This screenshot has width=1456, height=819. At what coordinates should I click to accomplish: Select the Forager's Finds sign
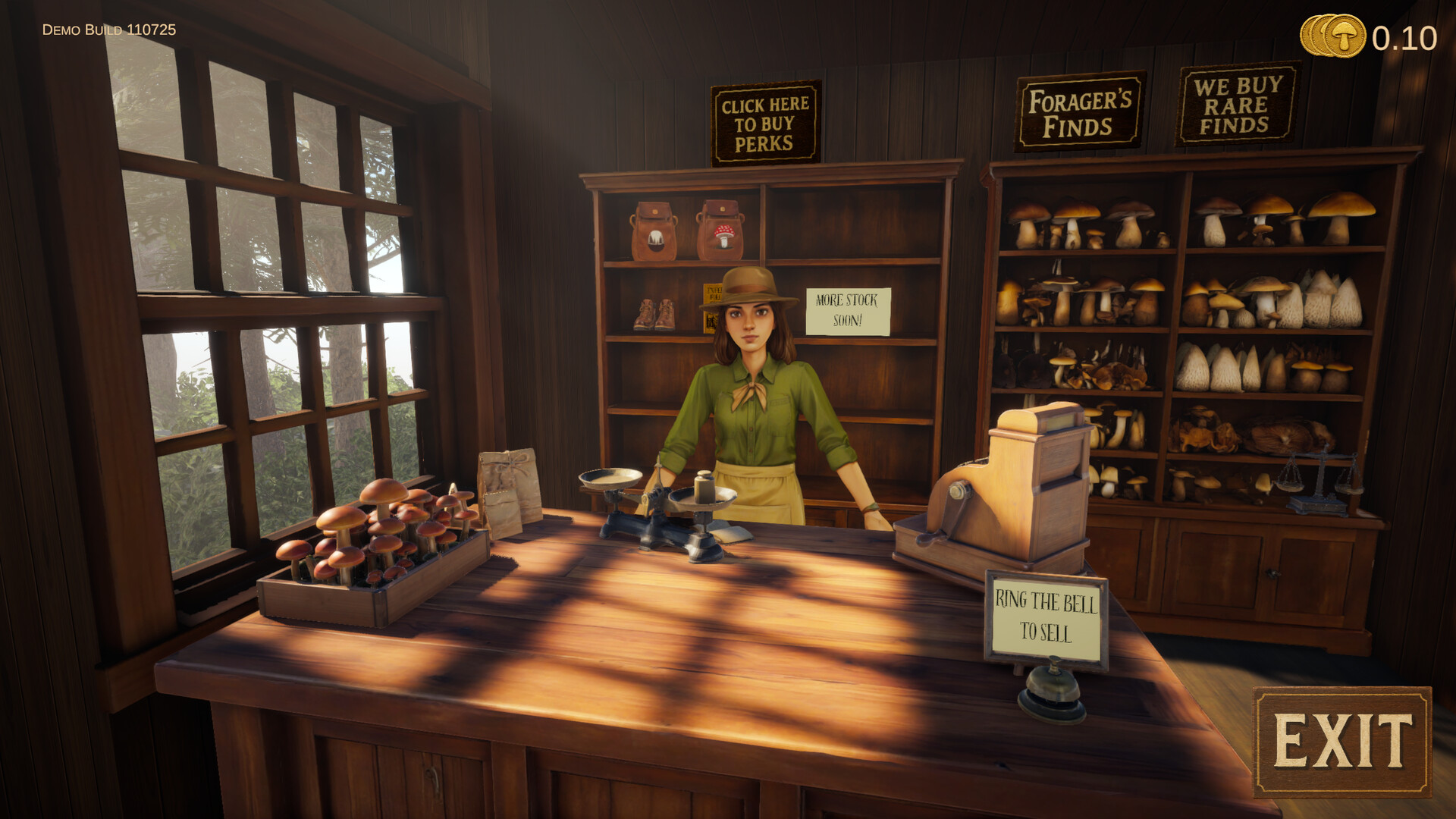[x=1078, y=111]
